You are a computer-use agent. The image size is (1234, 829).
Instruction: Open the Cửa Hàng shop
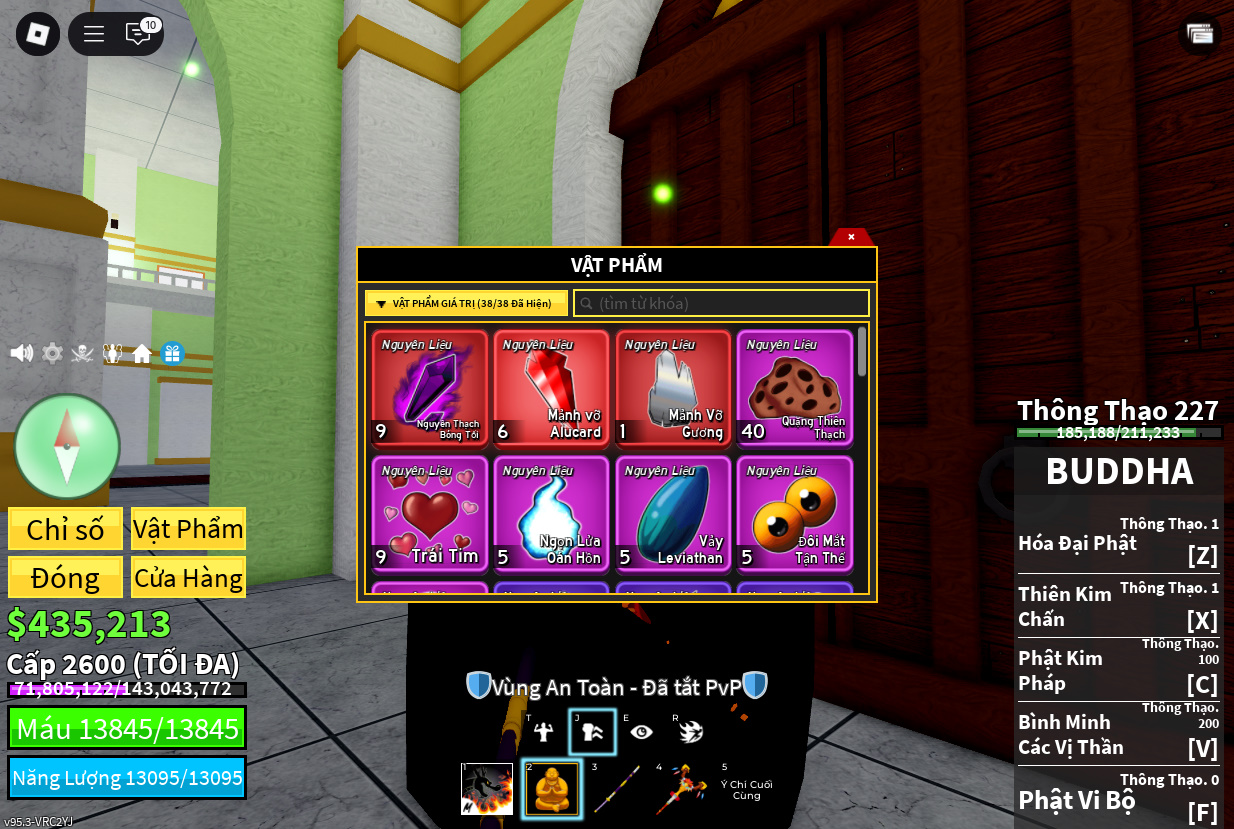[x=188, y=577]
